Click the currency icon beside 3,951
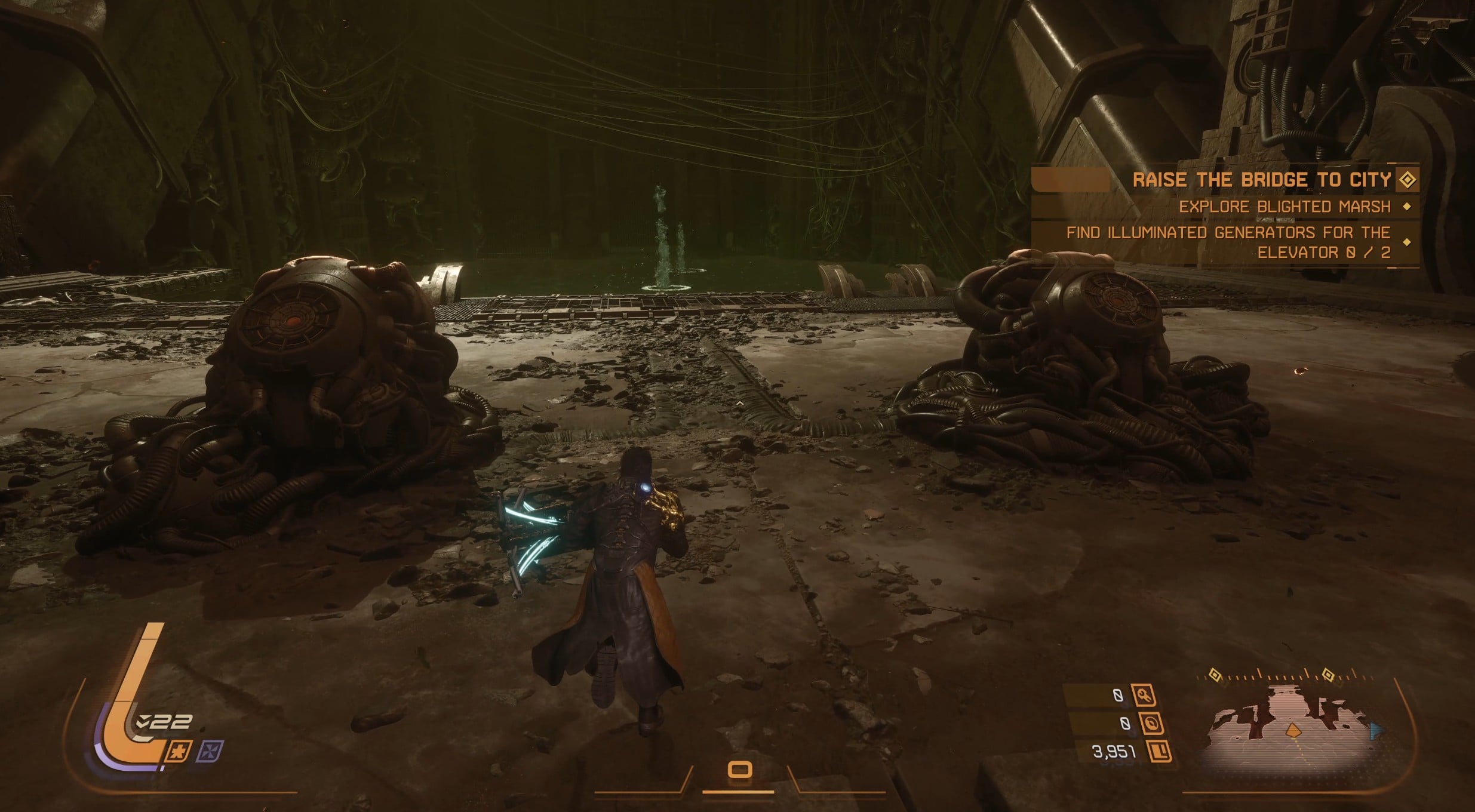This screenshot has height=812, width=1475. pos(1159,752)
